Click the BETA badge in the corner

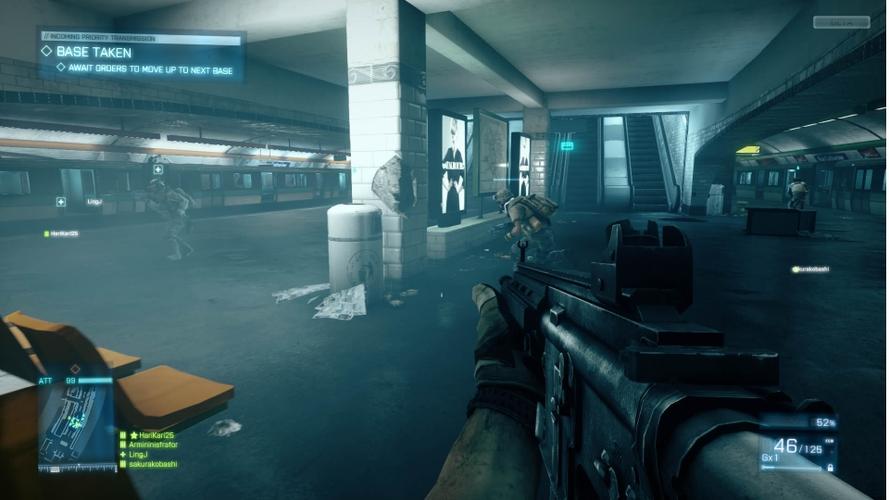click(x=841, y=22)
